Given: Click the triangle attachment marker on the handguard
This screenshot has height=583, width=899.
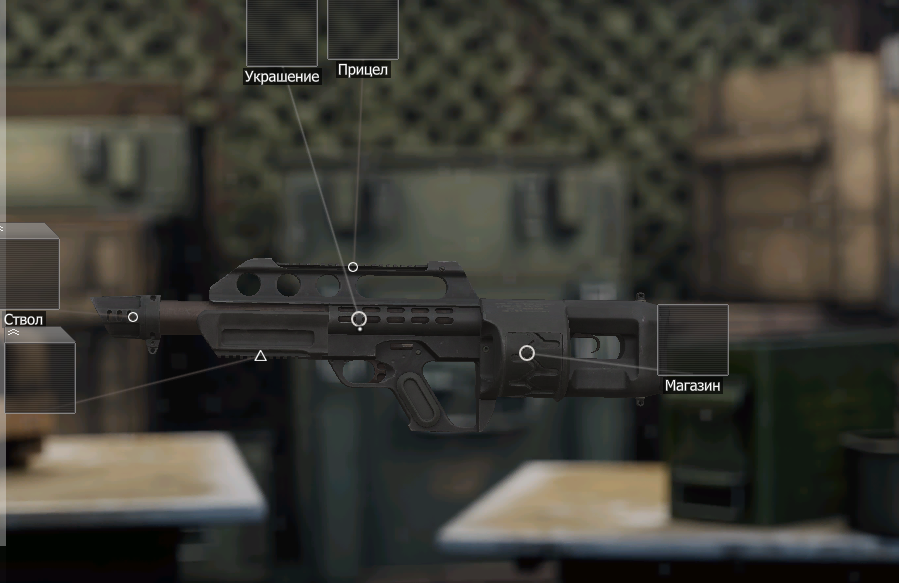Looking at the screenshot, I should [260, 356].
